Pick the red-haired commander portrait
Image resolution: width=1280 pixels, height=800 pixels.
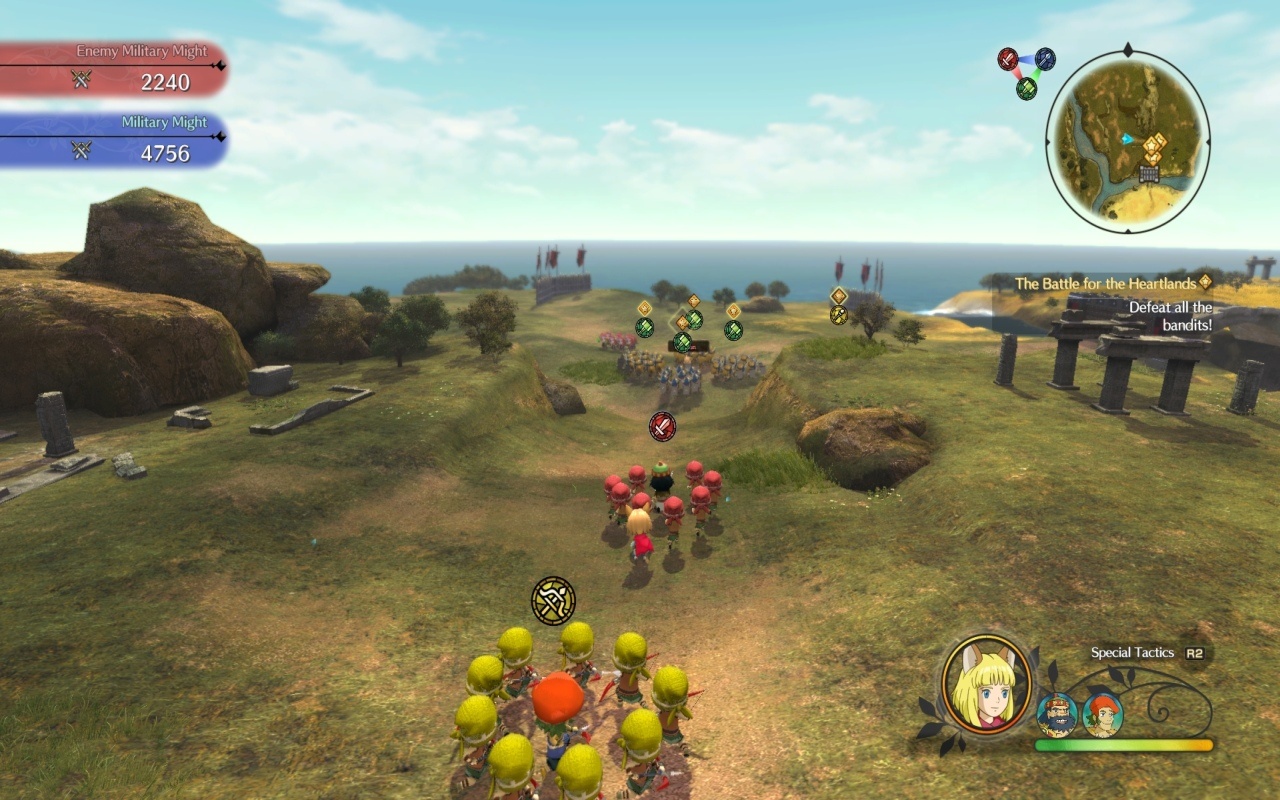[1102, 714]
